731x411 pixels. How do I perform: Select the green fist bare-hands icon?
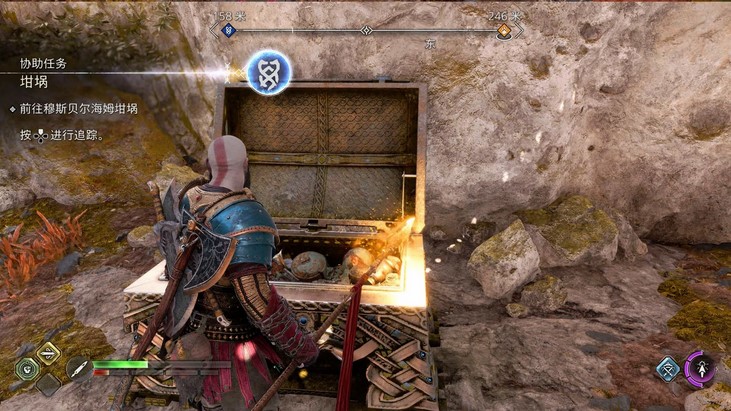[26, 367]
